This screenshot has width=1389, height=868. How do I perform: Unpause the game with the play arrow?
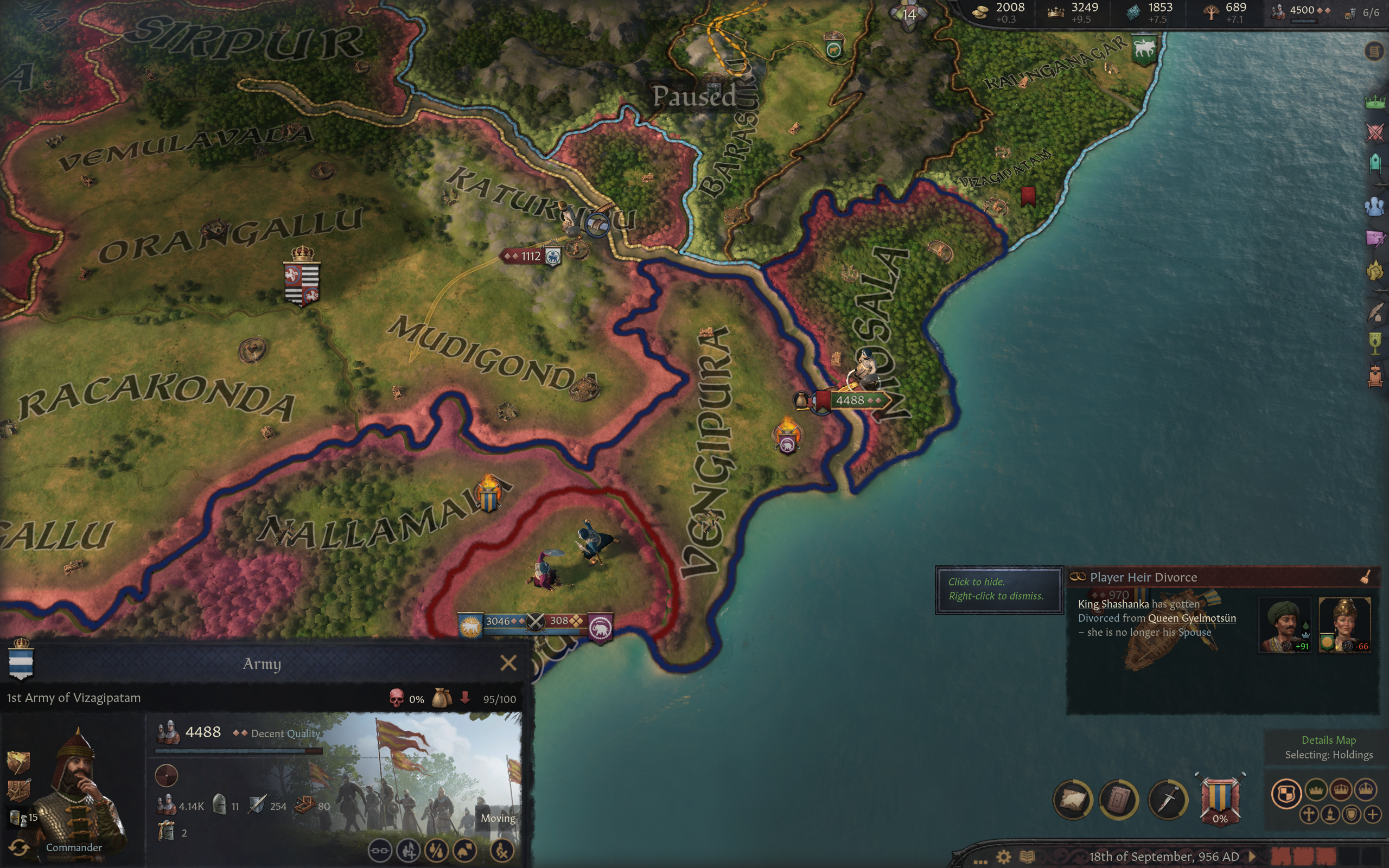pos(1252,857)
